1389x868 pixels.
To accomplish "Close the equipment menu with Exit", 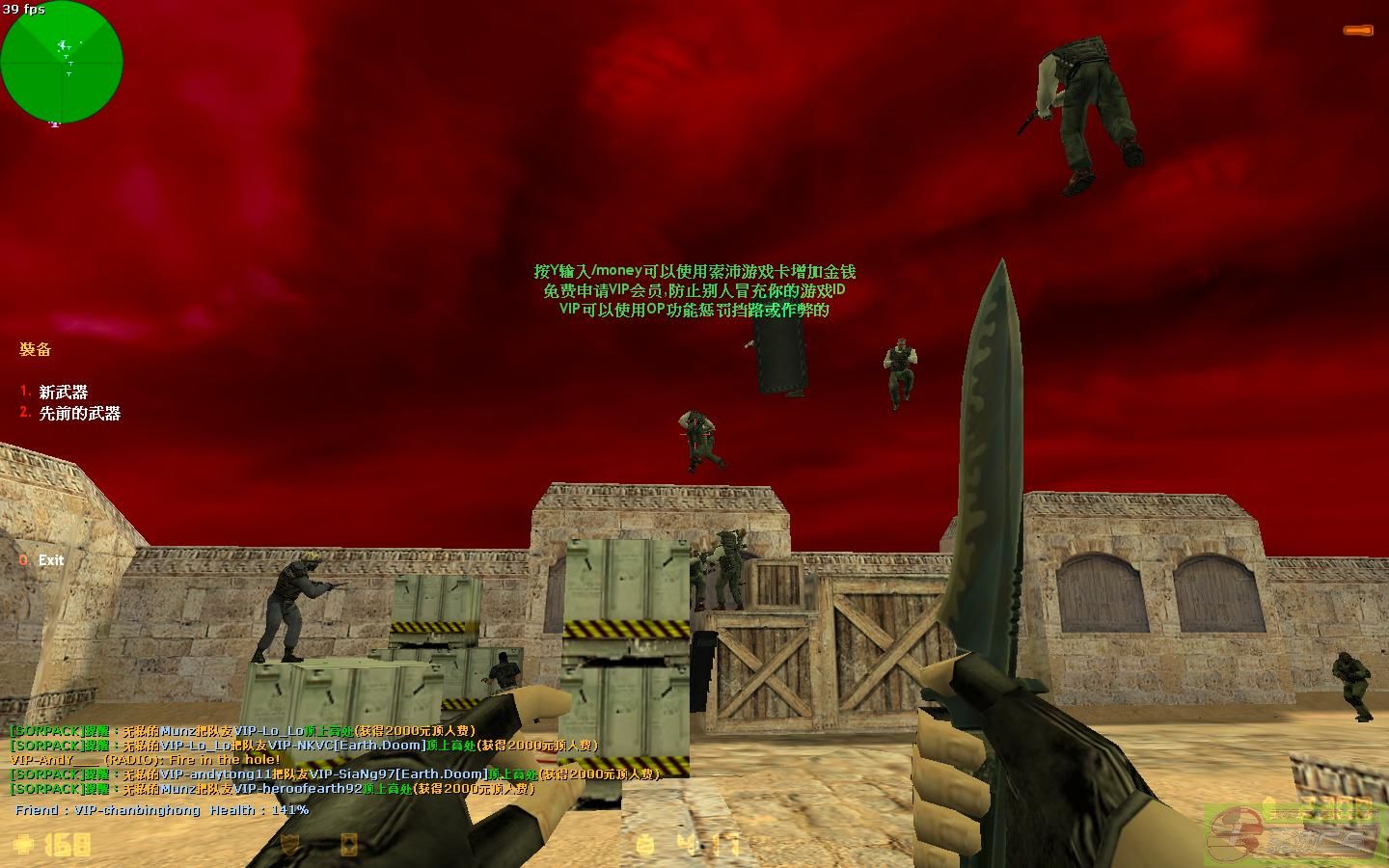I will click(50, 560).
